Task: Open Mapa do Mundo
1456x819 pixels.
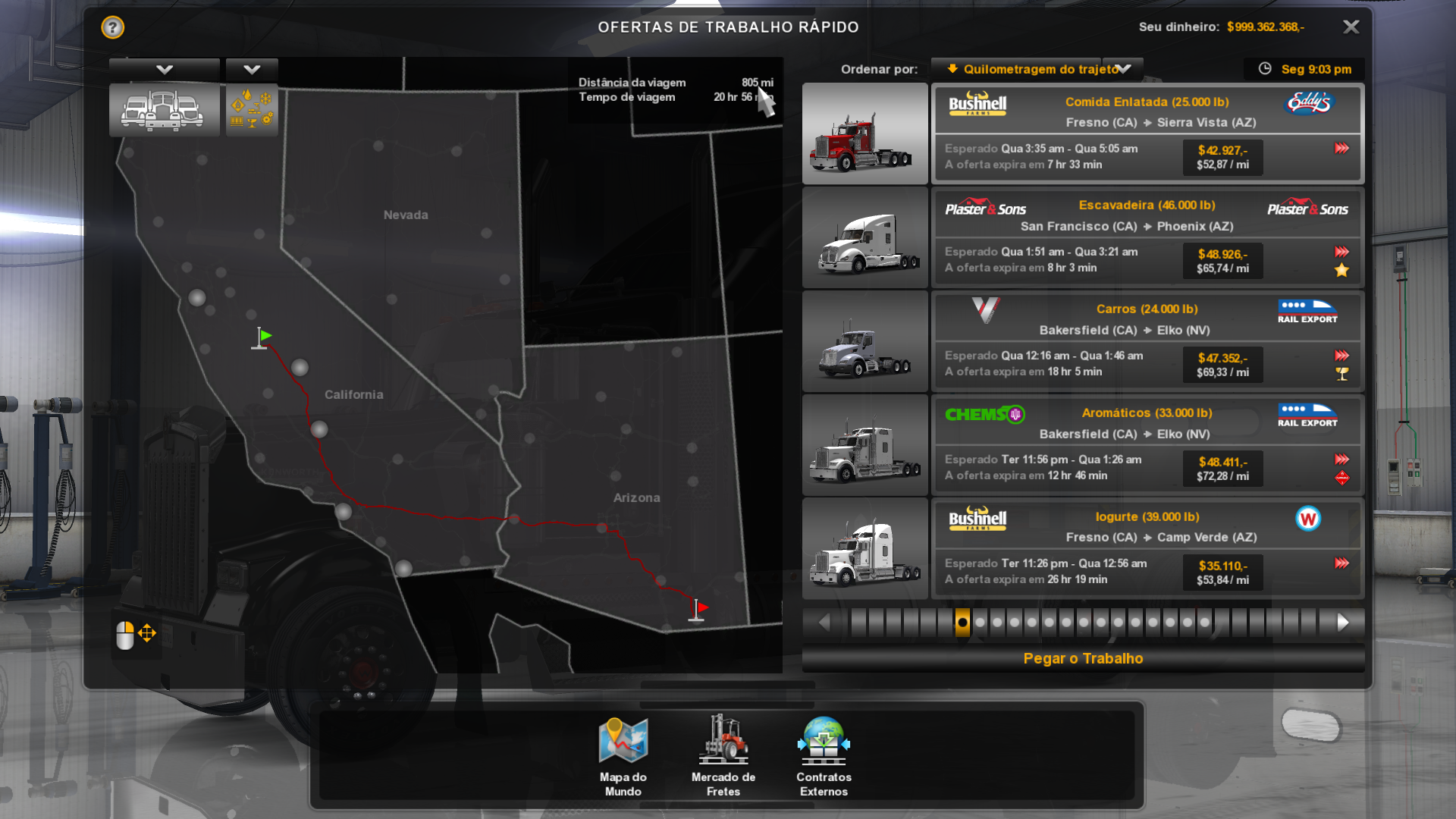Action: (x=623, y=756)
